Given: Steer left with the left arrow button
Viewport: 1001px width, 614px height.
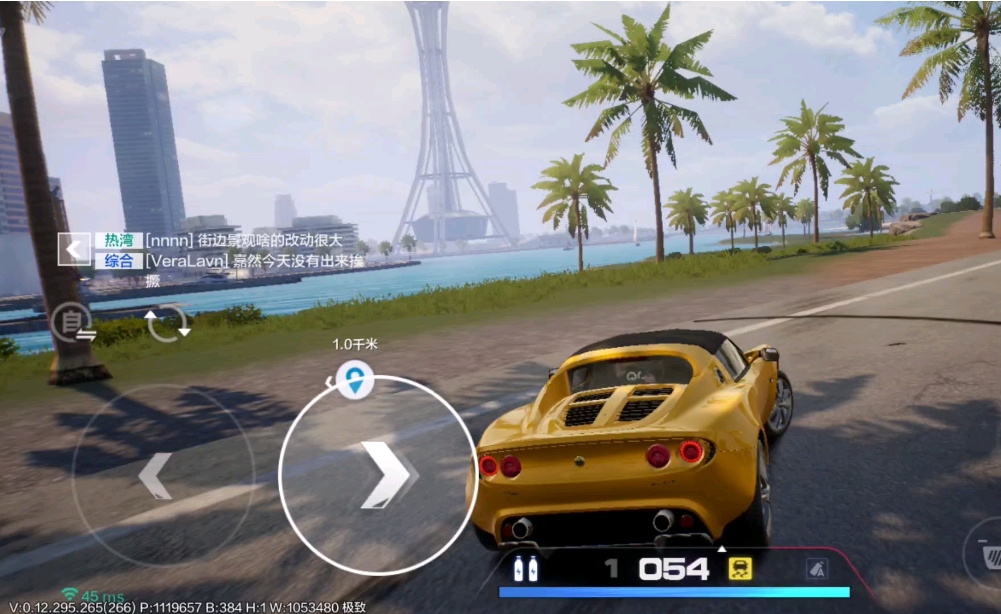Looking at the screenshot, I should (x=156, y=475).
